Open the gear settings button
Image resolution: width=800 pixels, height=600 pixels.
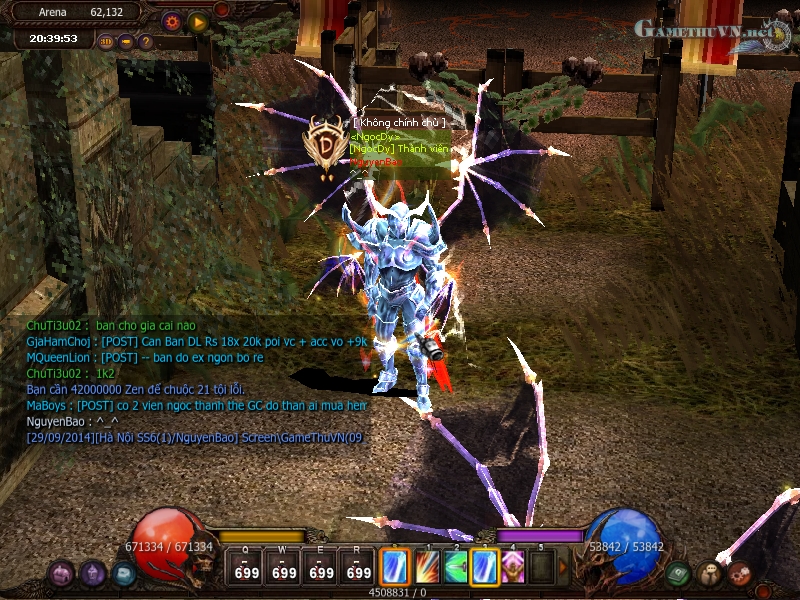click(x=171, y=21)
